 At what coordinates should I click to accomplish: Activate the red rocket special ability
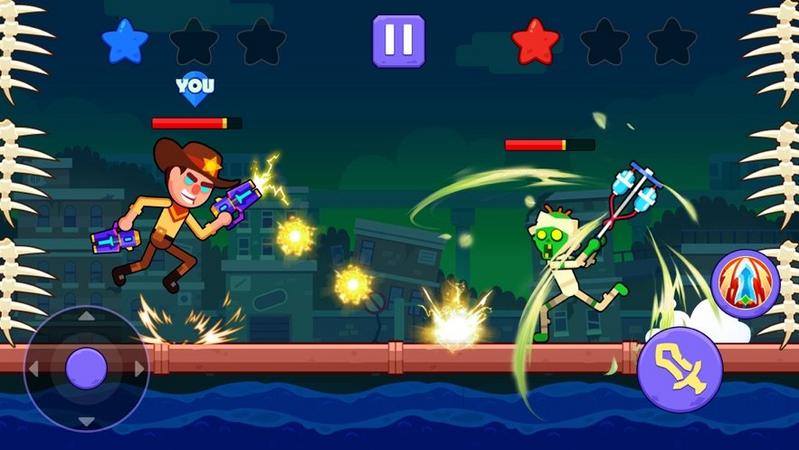(x=744, y=283)
